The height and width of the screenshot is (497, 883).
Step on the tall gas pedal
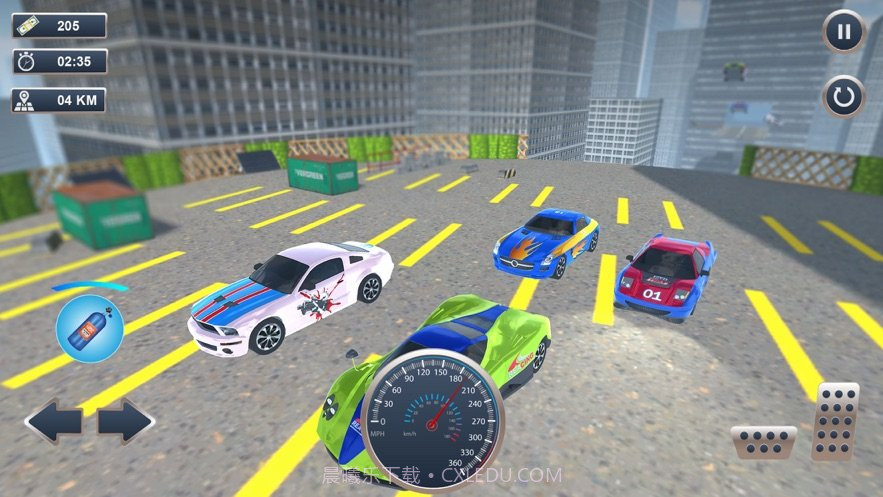[835, 421]
